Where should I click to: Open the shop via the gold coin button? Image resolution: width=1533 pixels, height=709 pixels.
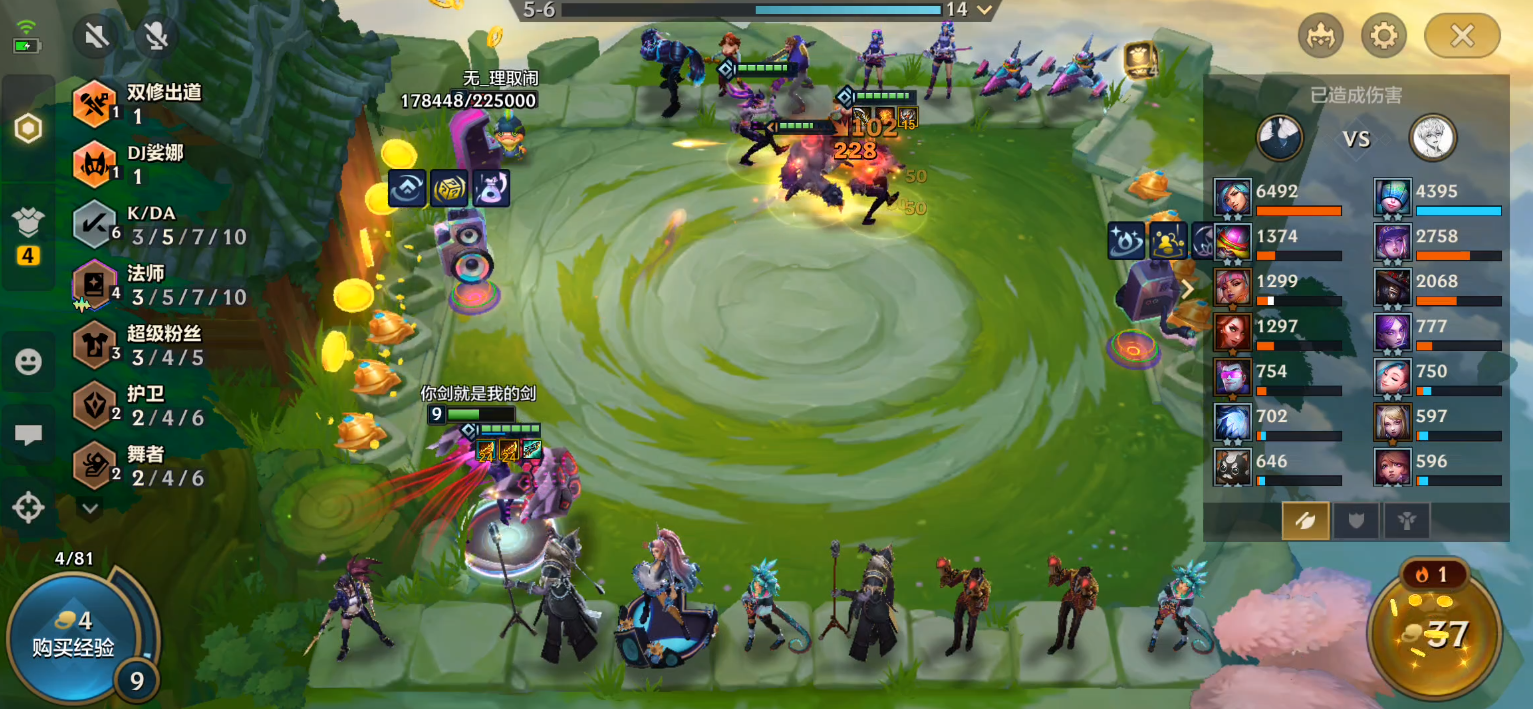(1434, 630)
